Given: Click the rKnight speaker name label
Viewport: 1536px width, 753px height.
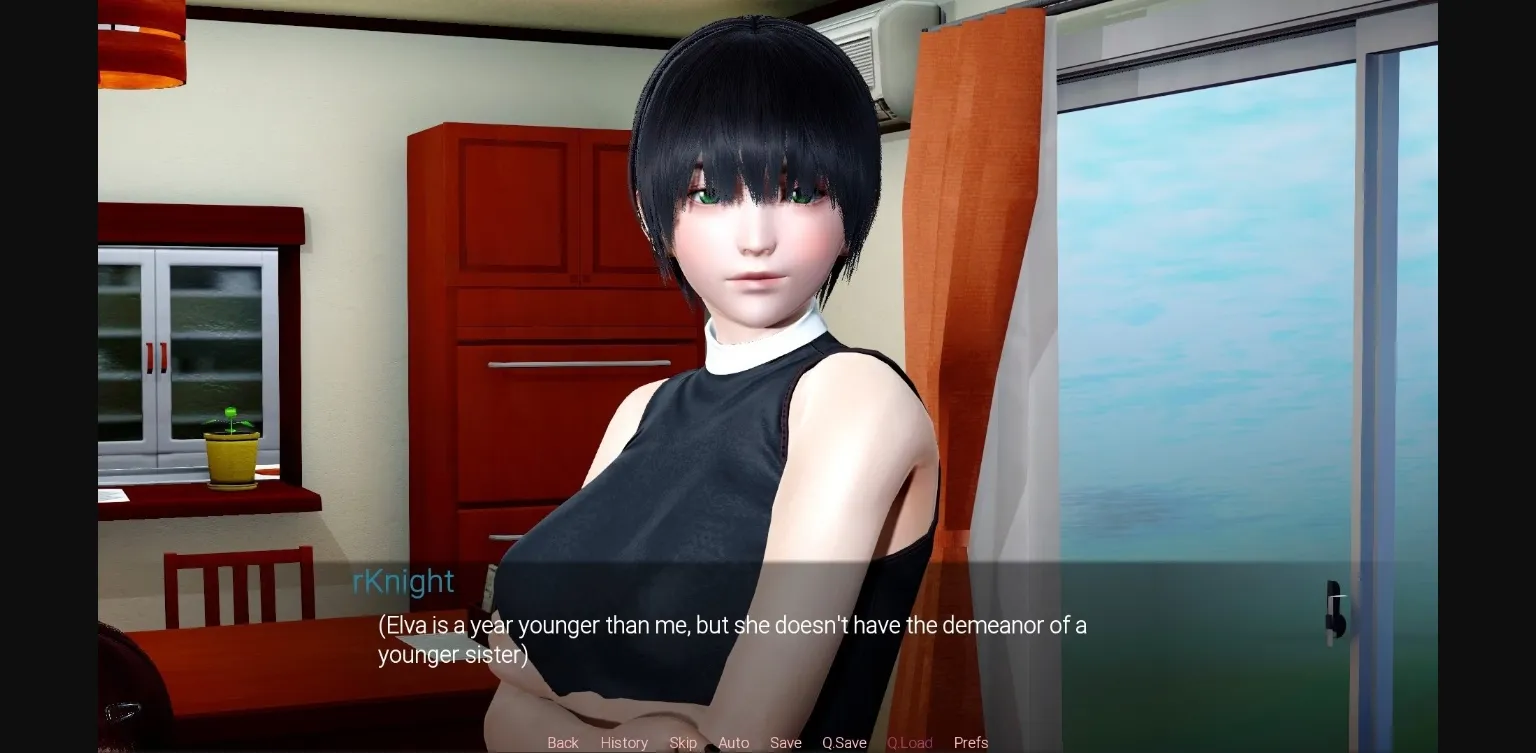Looking at the screenshot, I should click(x=402, y=581).
